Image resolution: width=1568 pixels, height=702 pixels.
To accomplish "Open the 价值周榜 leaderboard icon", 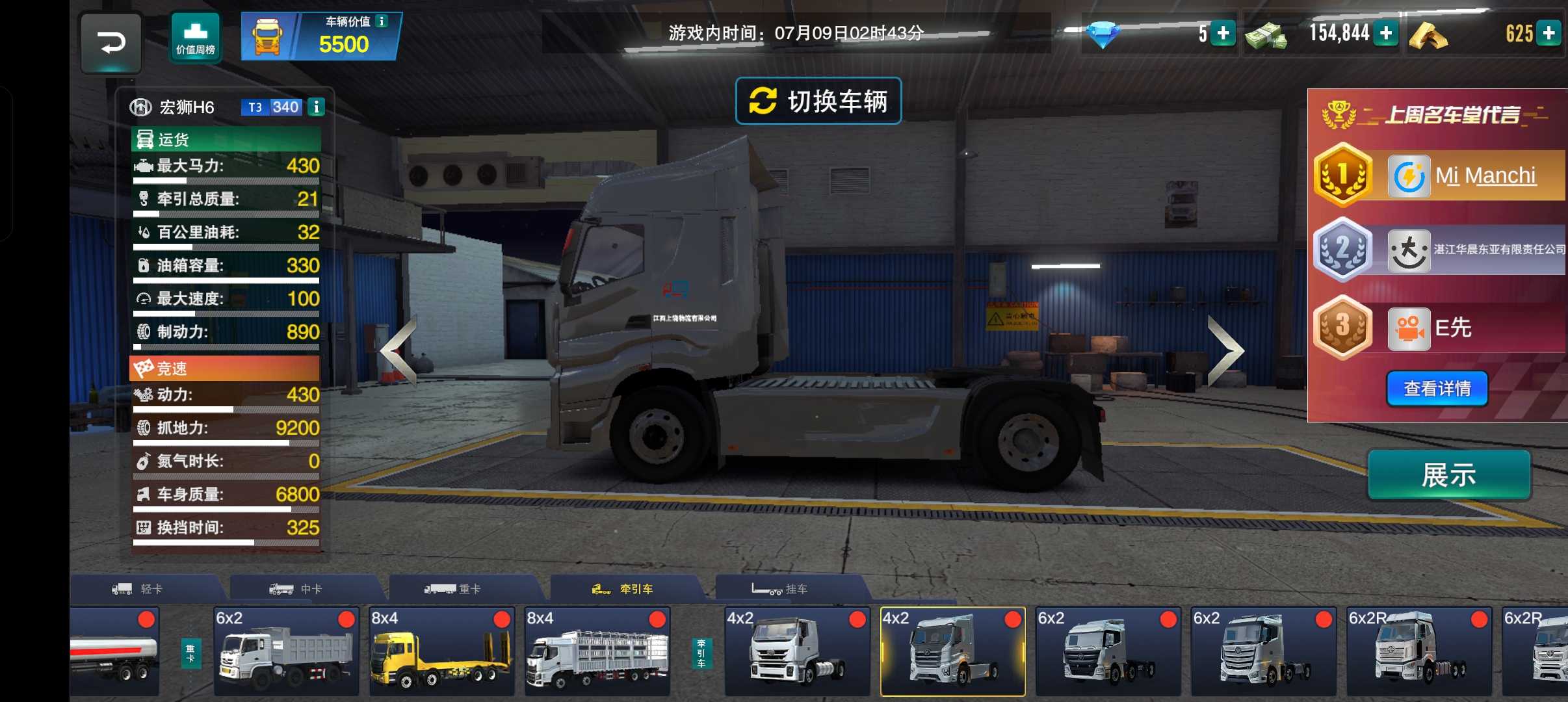I will point(196,36).
